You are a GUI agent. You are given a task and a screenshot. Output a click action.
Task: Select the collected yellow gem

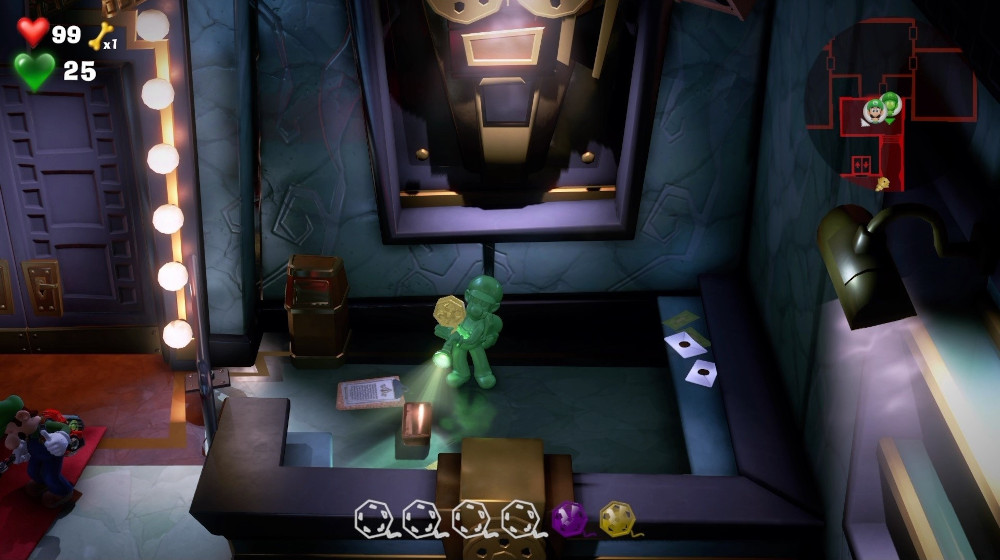616,518
